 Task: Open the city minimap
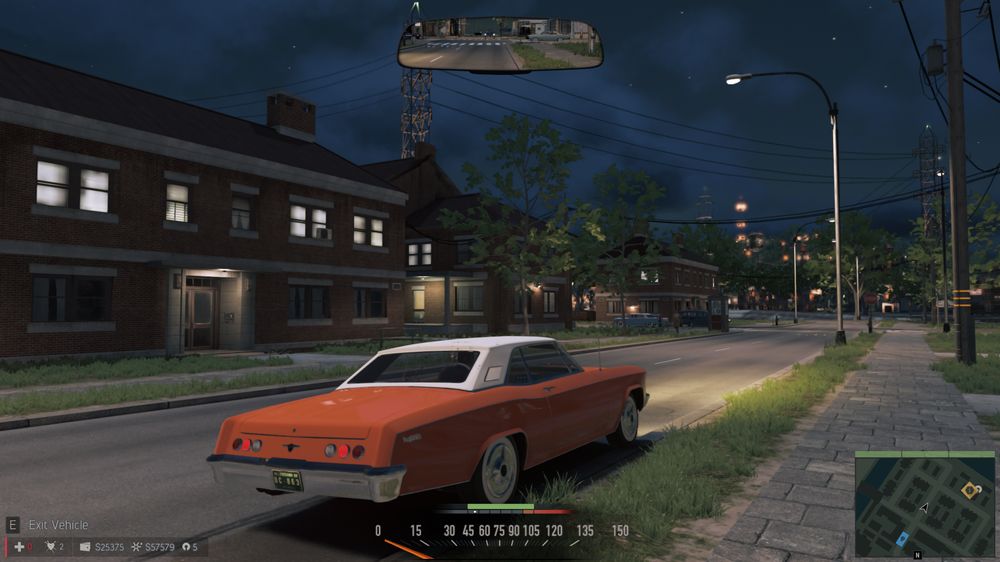[923, 504]
